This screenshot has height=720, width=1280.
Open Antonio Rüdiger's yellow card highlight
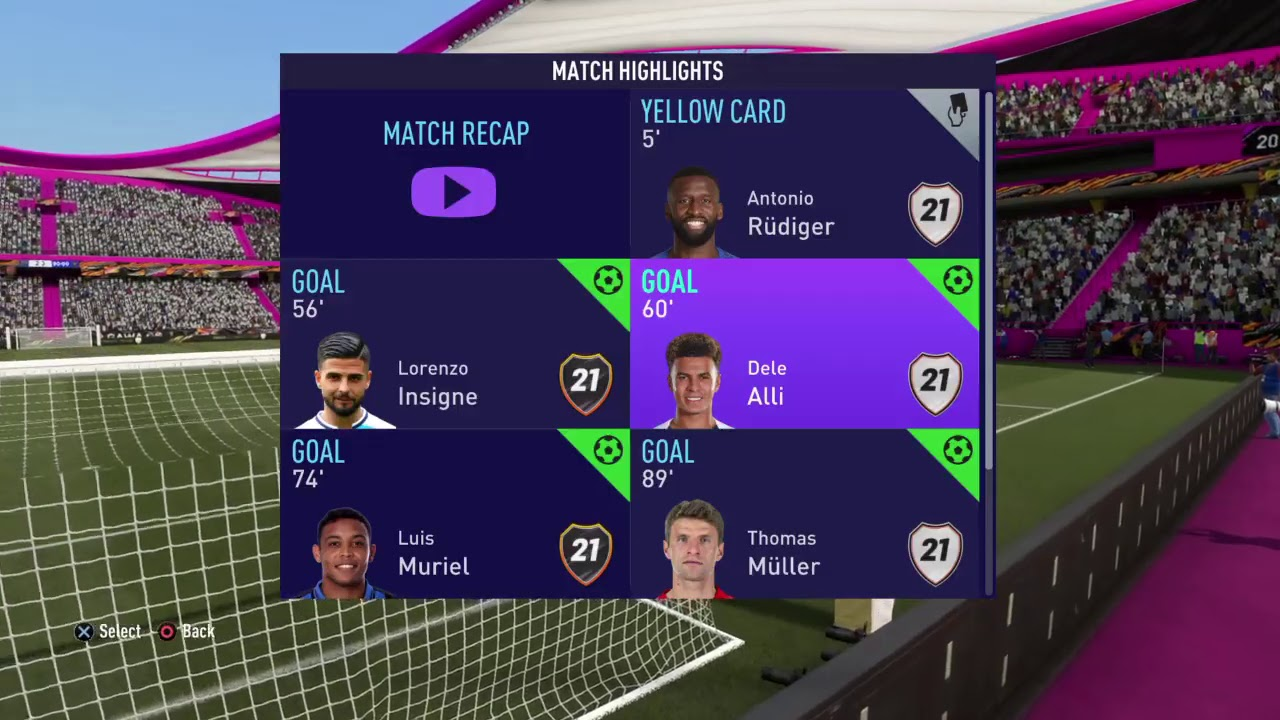(x=804, y=174)
